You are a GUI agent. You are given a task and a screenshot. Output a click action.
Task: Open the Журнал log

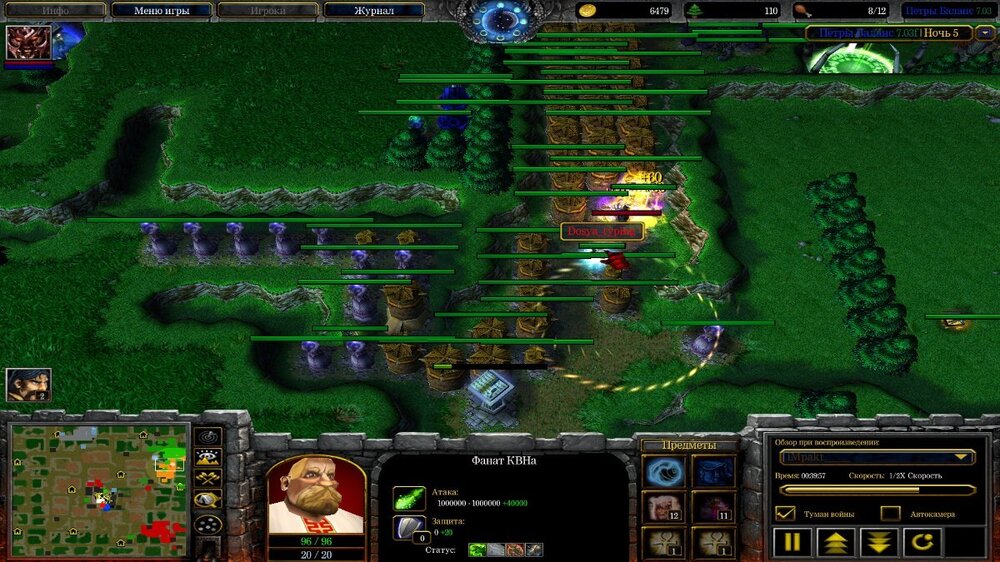pos(374,10)
